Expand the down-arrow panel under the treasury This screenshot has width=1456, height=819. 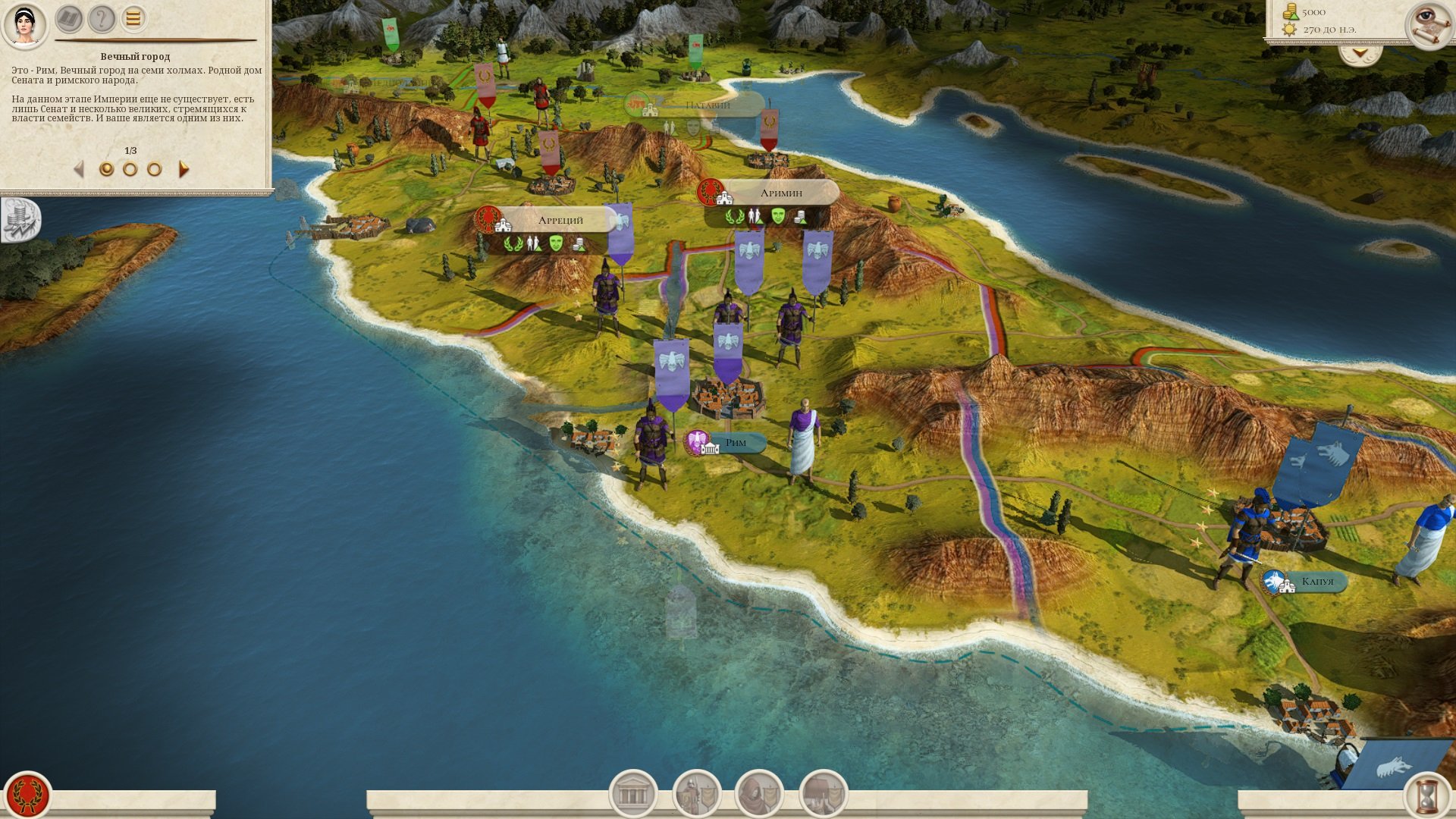coord(1360,54)
